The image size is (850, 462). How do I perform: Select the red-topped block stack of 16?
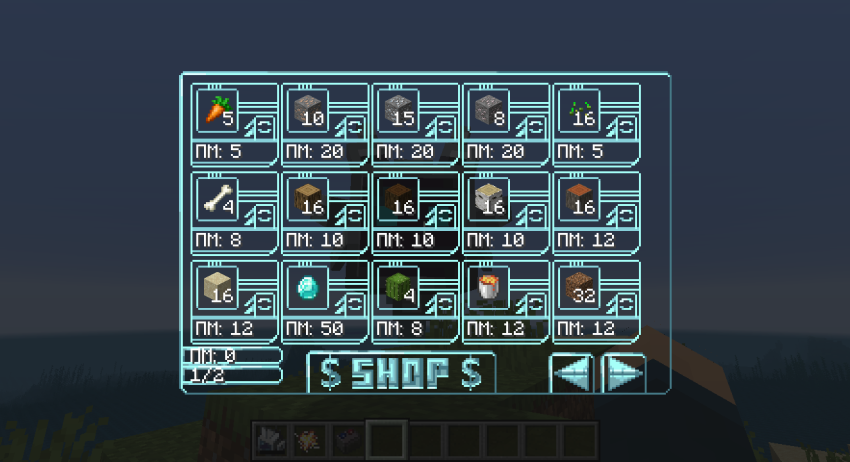[x=577, y=199]
